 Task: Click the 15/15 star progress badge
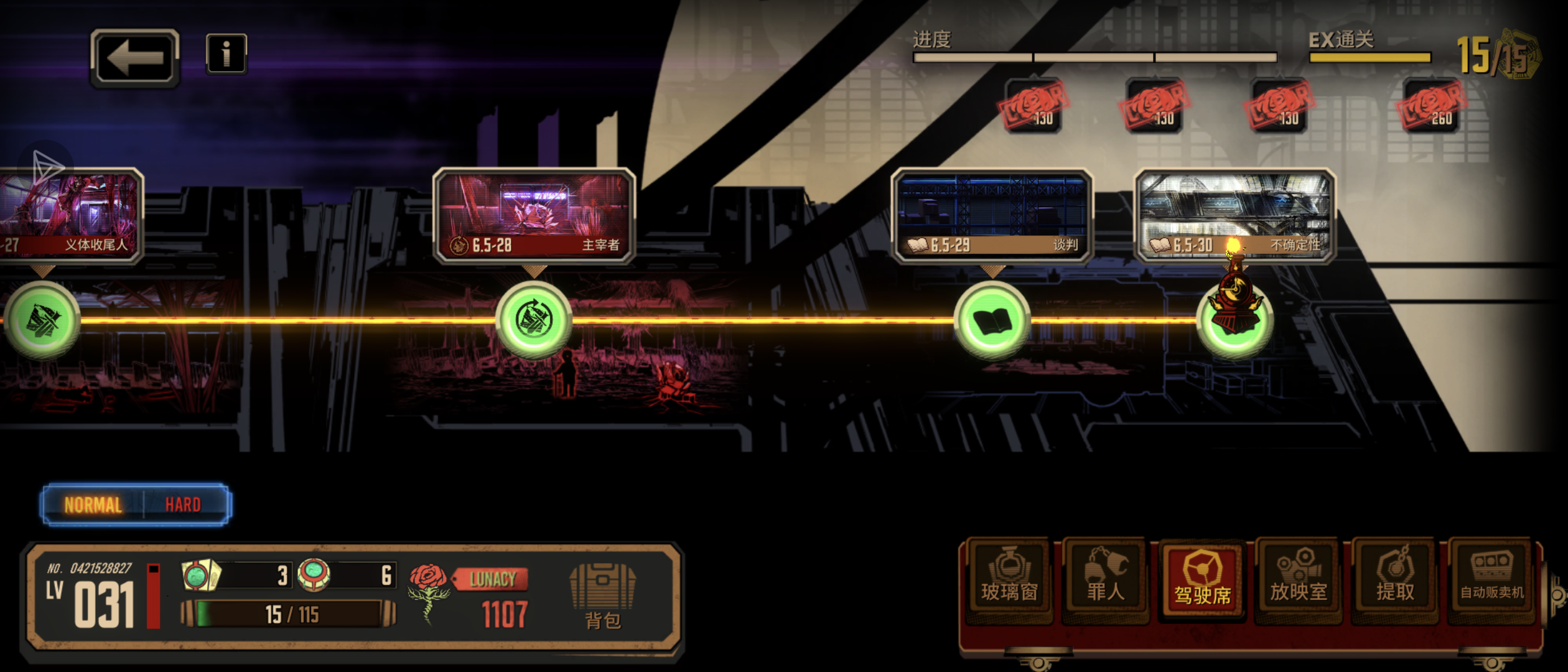(1497, 56)
